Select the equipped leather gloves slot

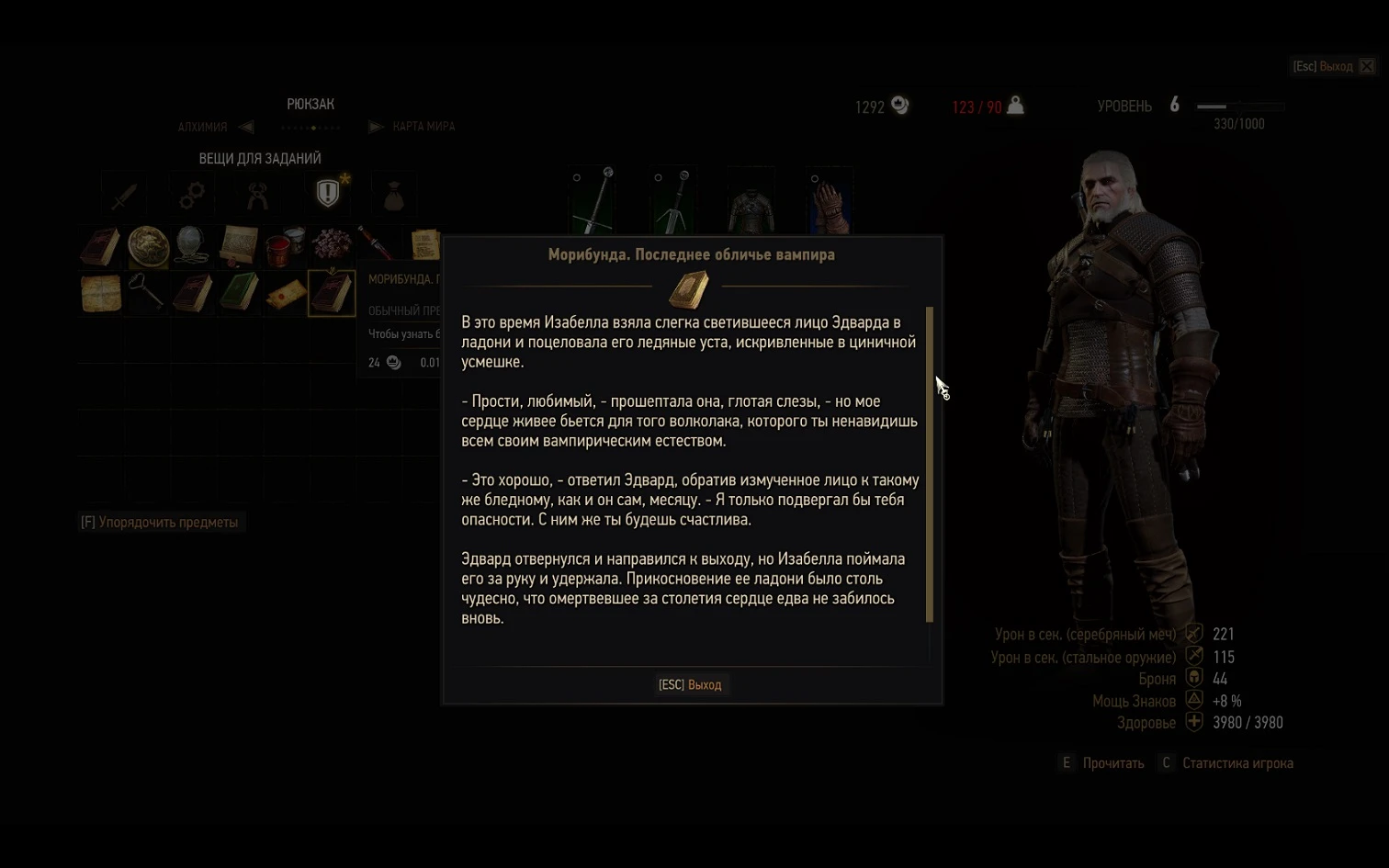click(830, 201)
